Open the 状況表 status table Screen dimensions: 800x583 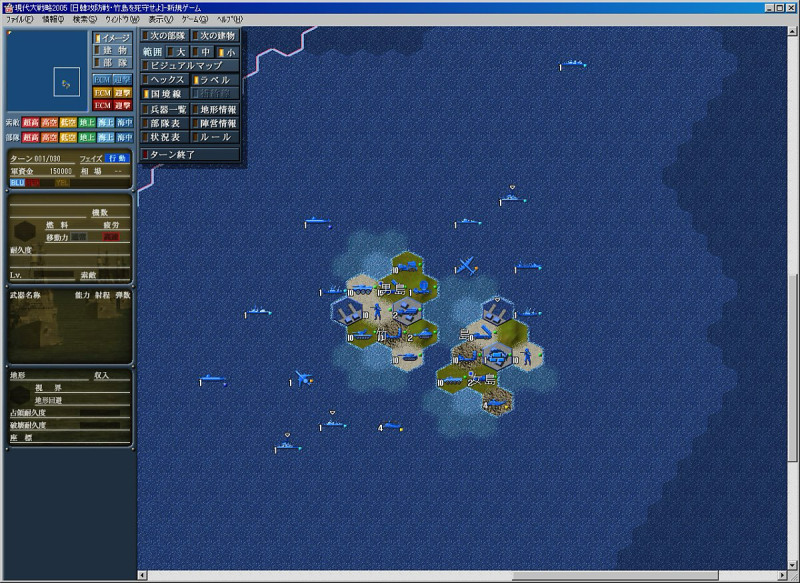click(165, 137)
